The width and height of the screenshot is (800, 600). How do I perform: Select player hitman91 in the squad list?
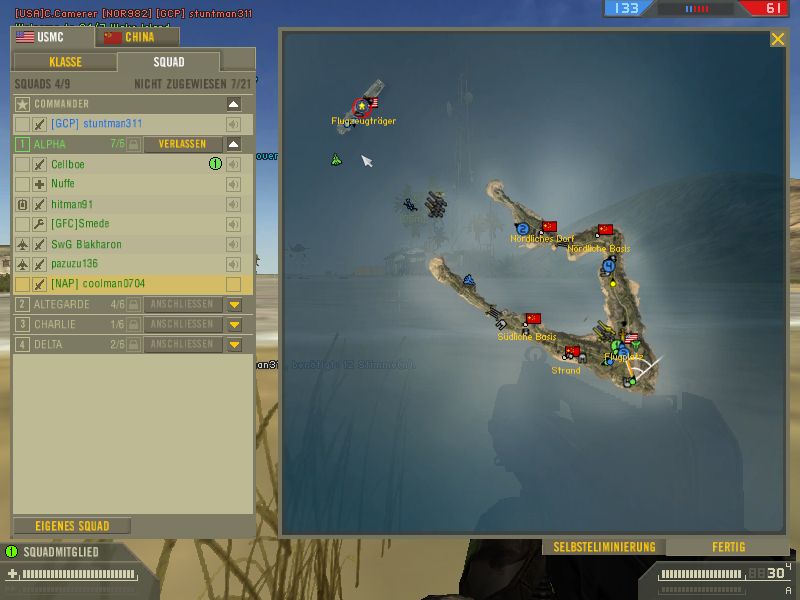tap(72, 204)
